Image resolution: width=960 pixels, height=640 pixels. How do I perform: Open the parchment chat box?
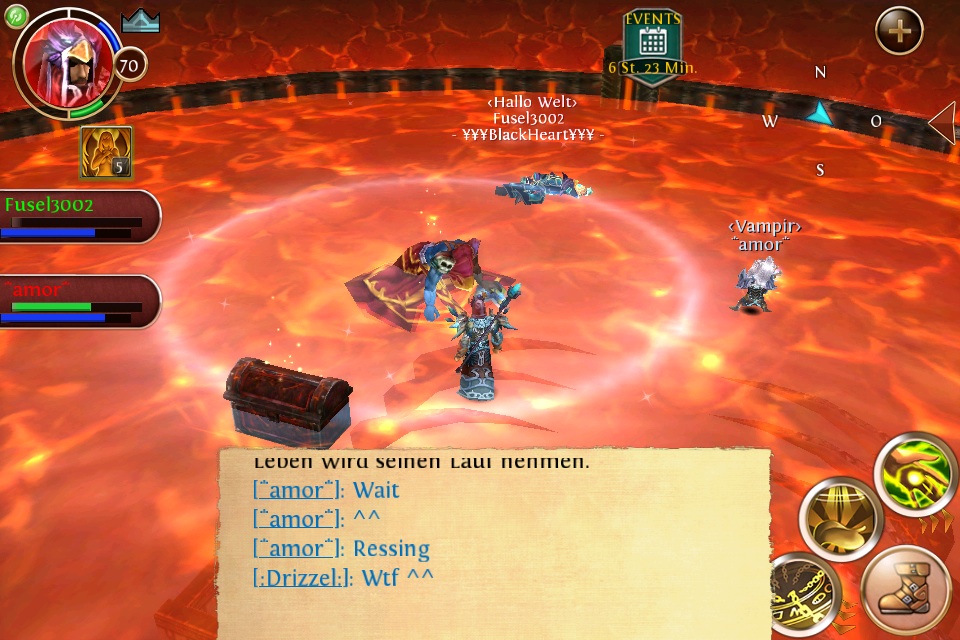pos(495,540)
